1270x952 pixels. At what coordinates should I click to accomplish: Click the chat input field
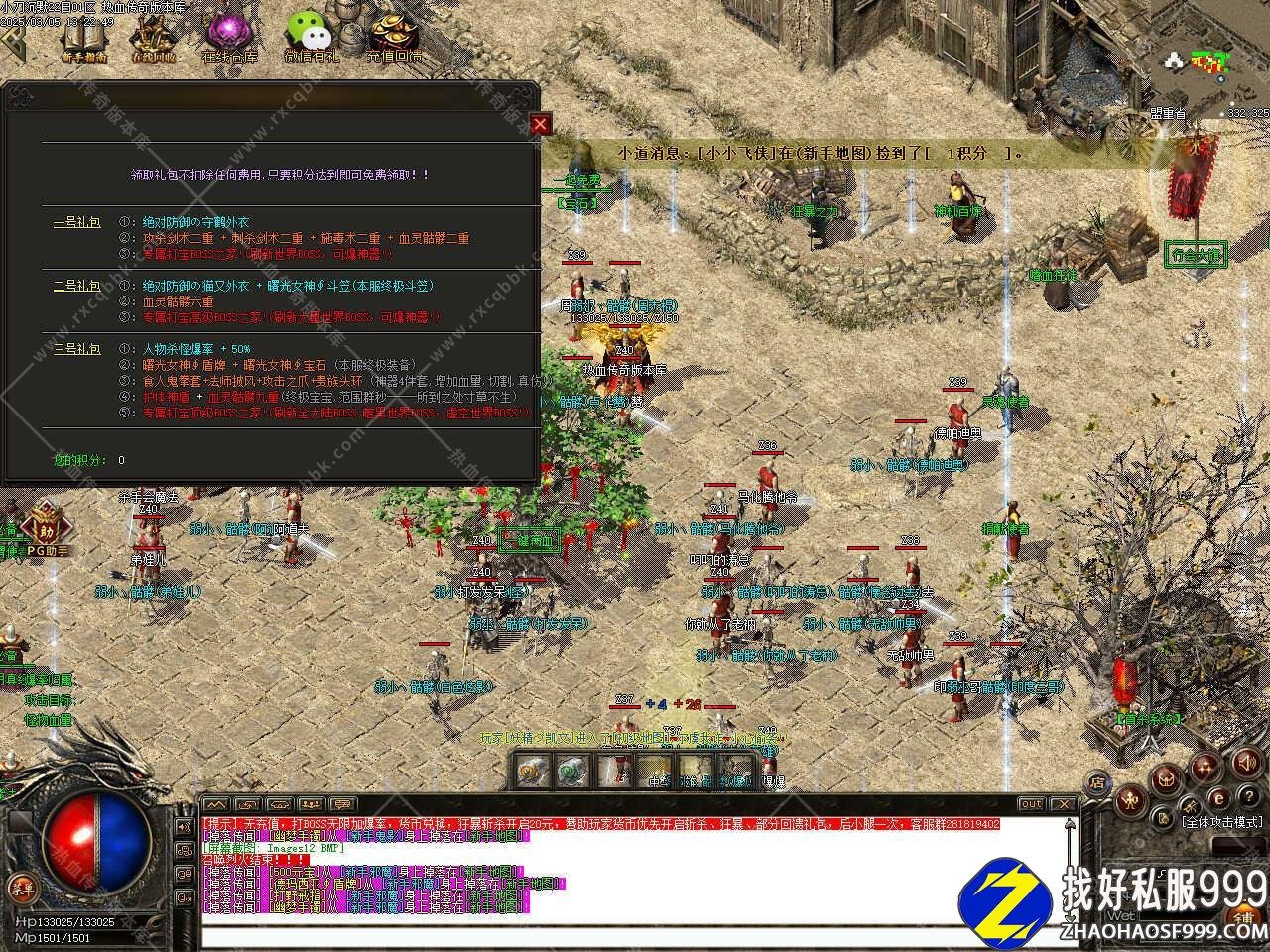click(635, 936)
